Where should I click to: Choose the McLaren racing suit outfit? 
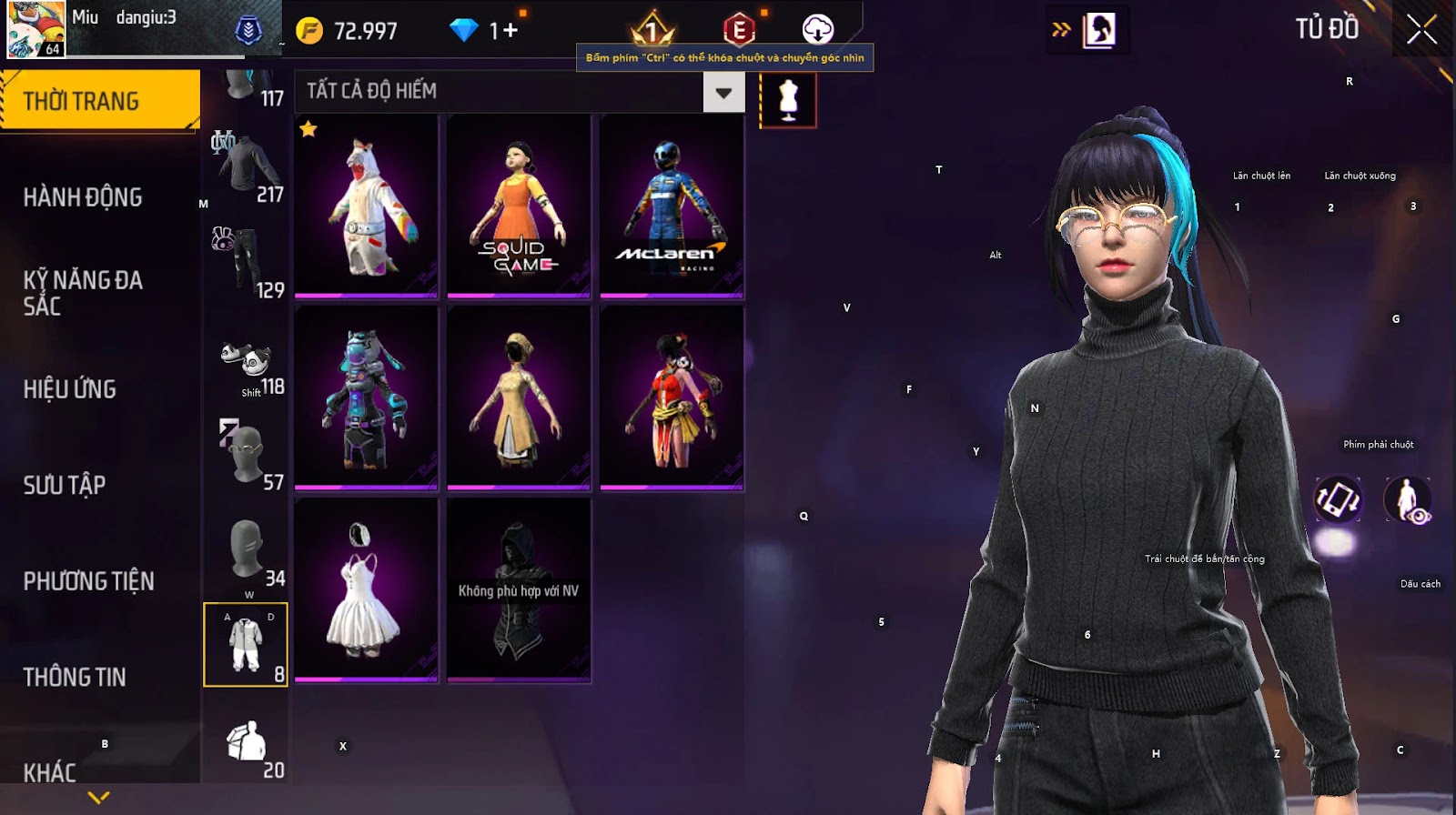point(672,206)
